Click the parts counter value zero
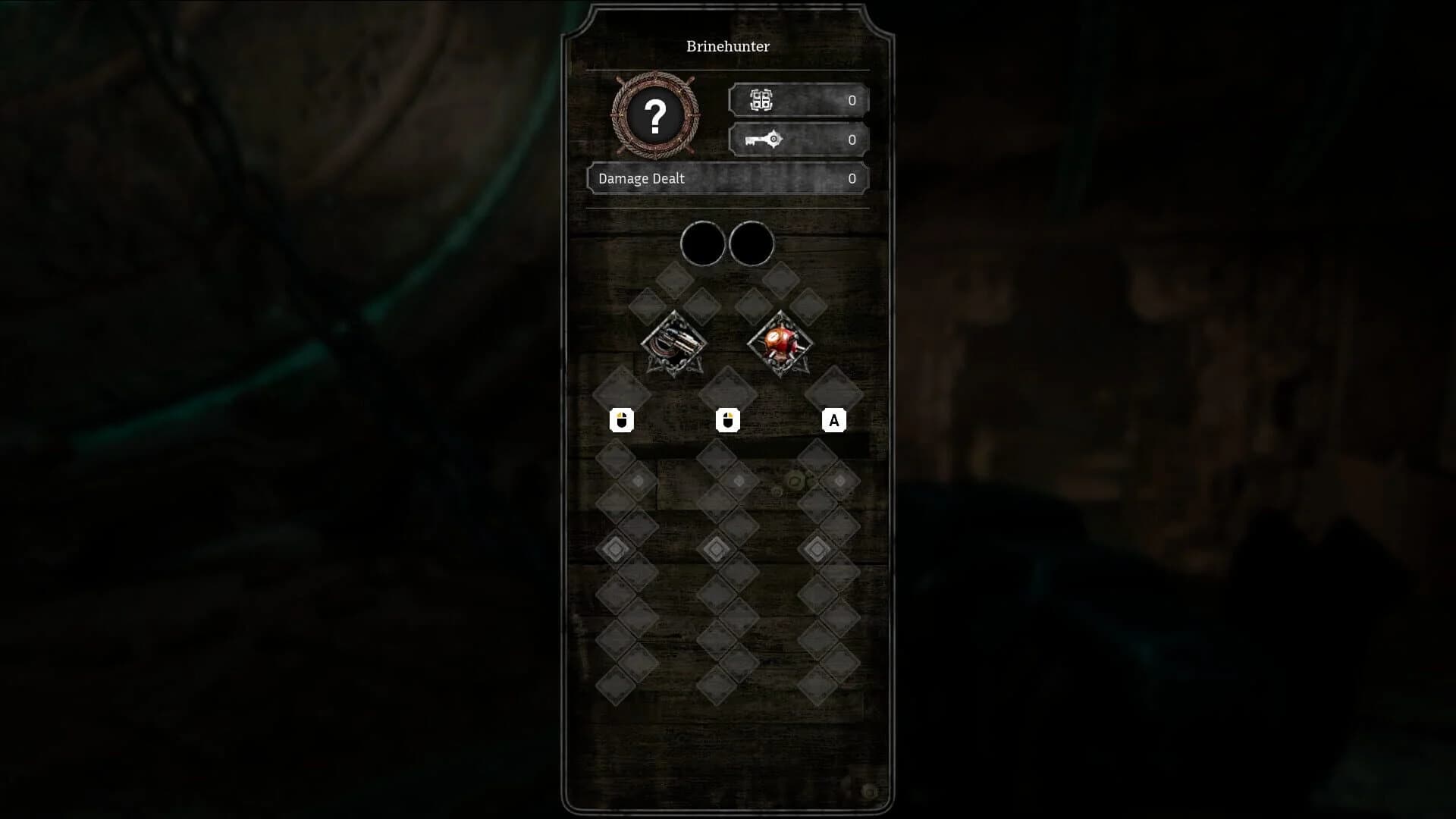1456x819 pixels. pyautogui.click(x=851, y=99)
